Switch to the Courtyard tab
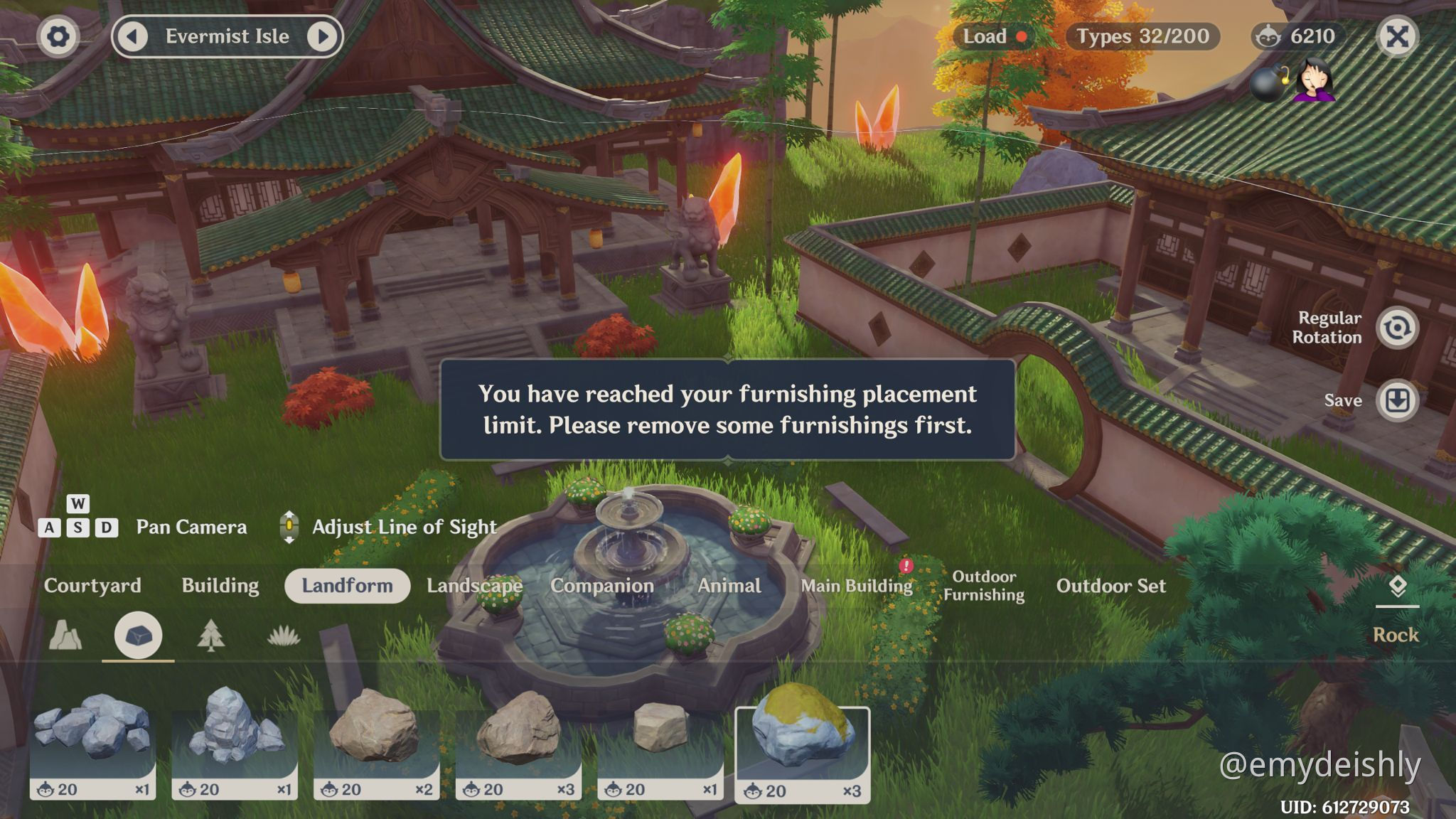The width and height of the screenshot is (1456, 819). pos(93,586)
